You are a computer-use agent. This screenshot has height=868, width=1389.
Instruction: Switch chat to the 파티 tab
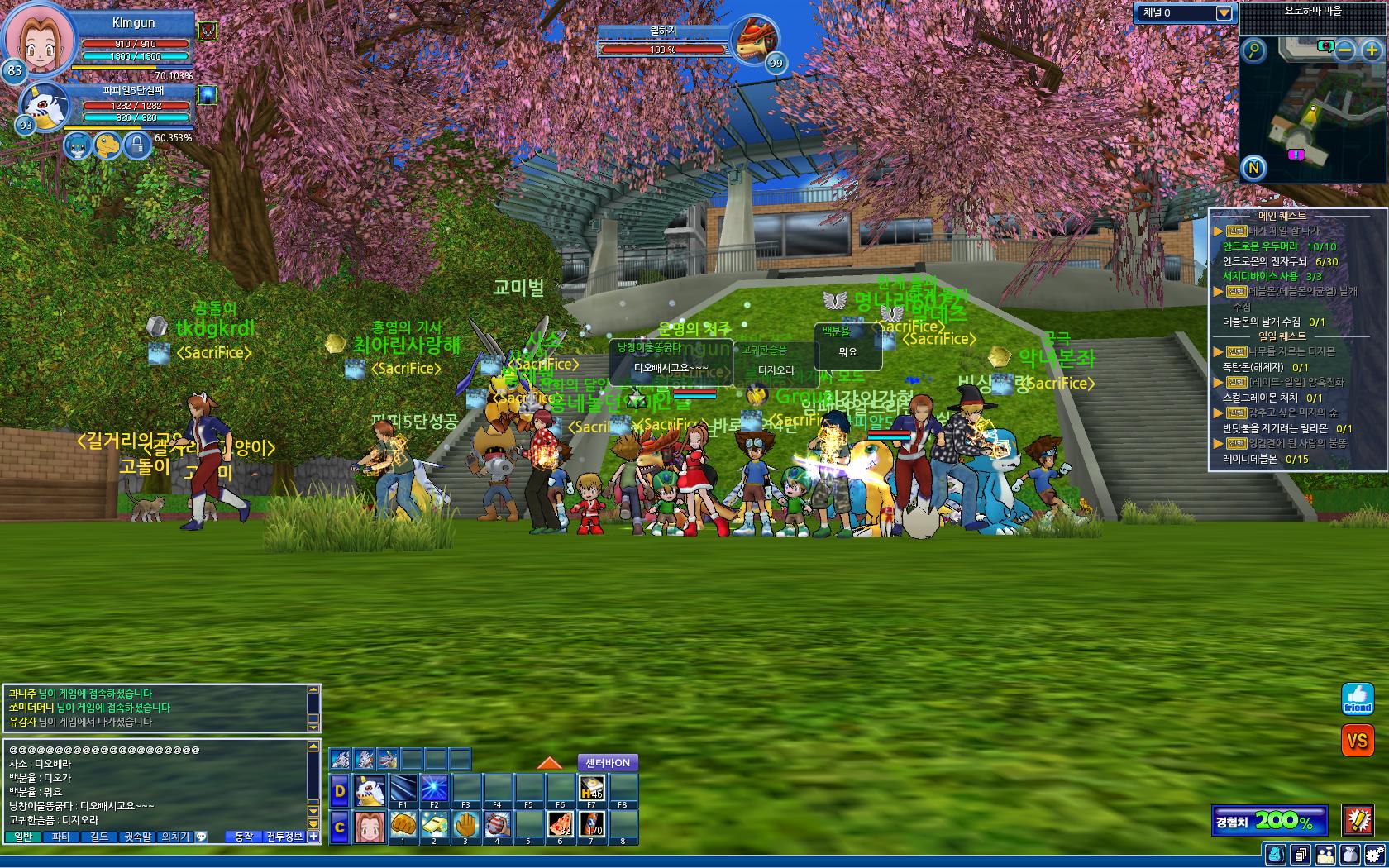click(61, 837)
